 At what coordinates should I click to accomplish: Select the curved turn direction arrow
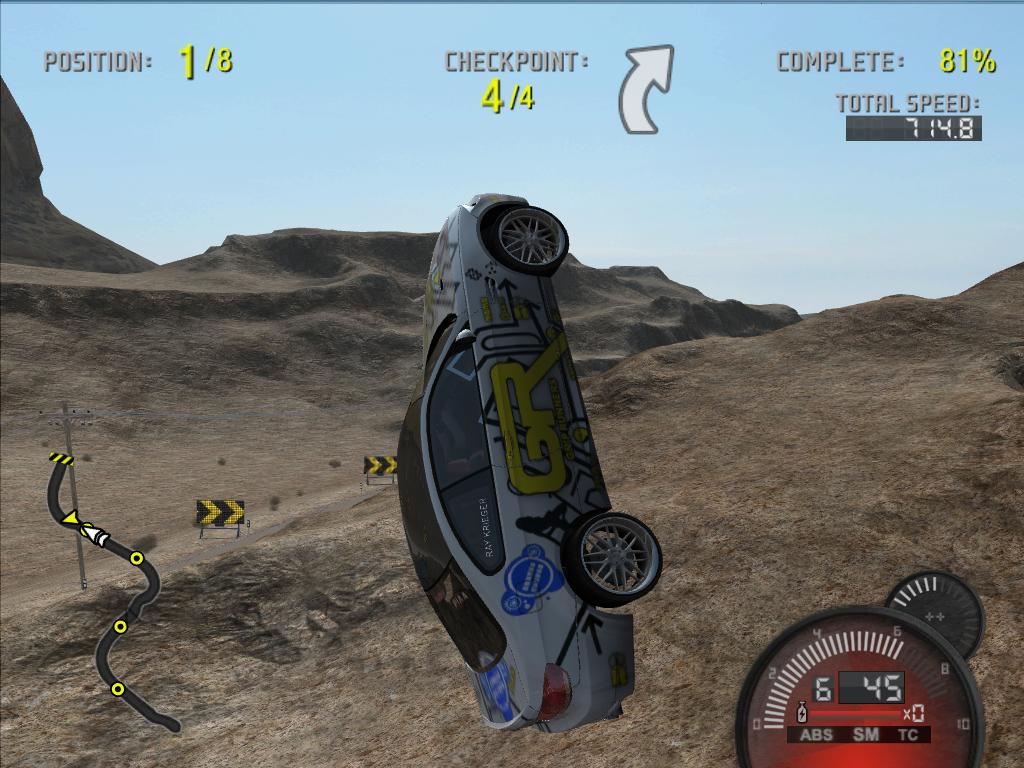(645, 90)
